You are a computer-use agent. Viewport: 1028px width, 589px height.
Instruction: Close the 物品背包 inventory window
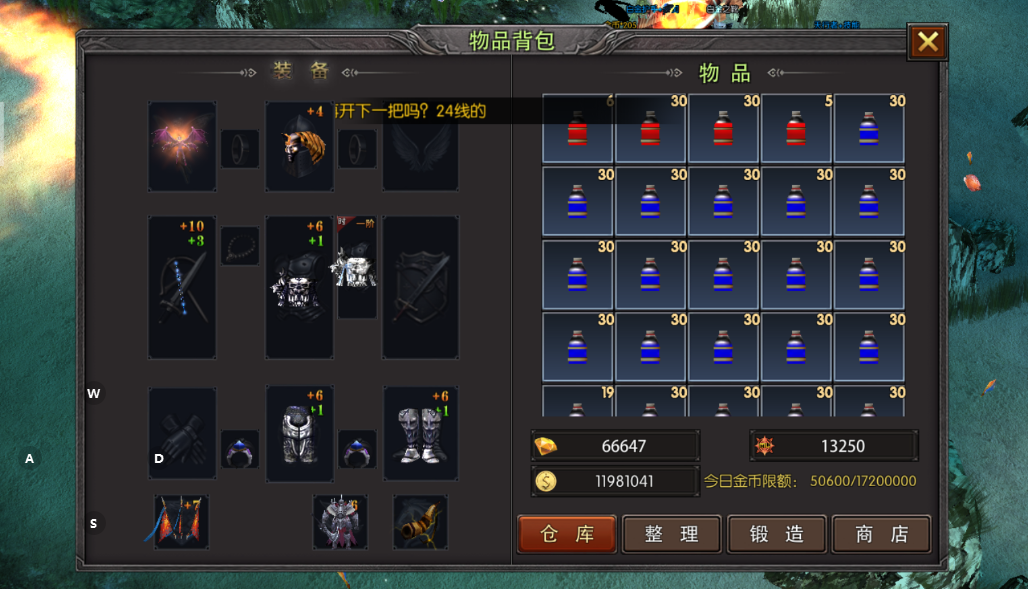click(927, 41)
